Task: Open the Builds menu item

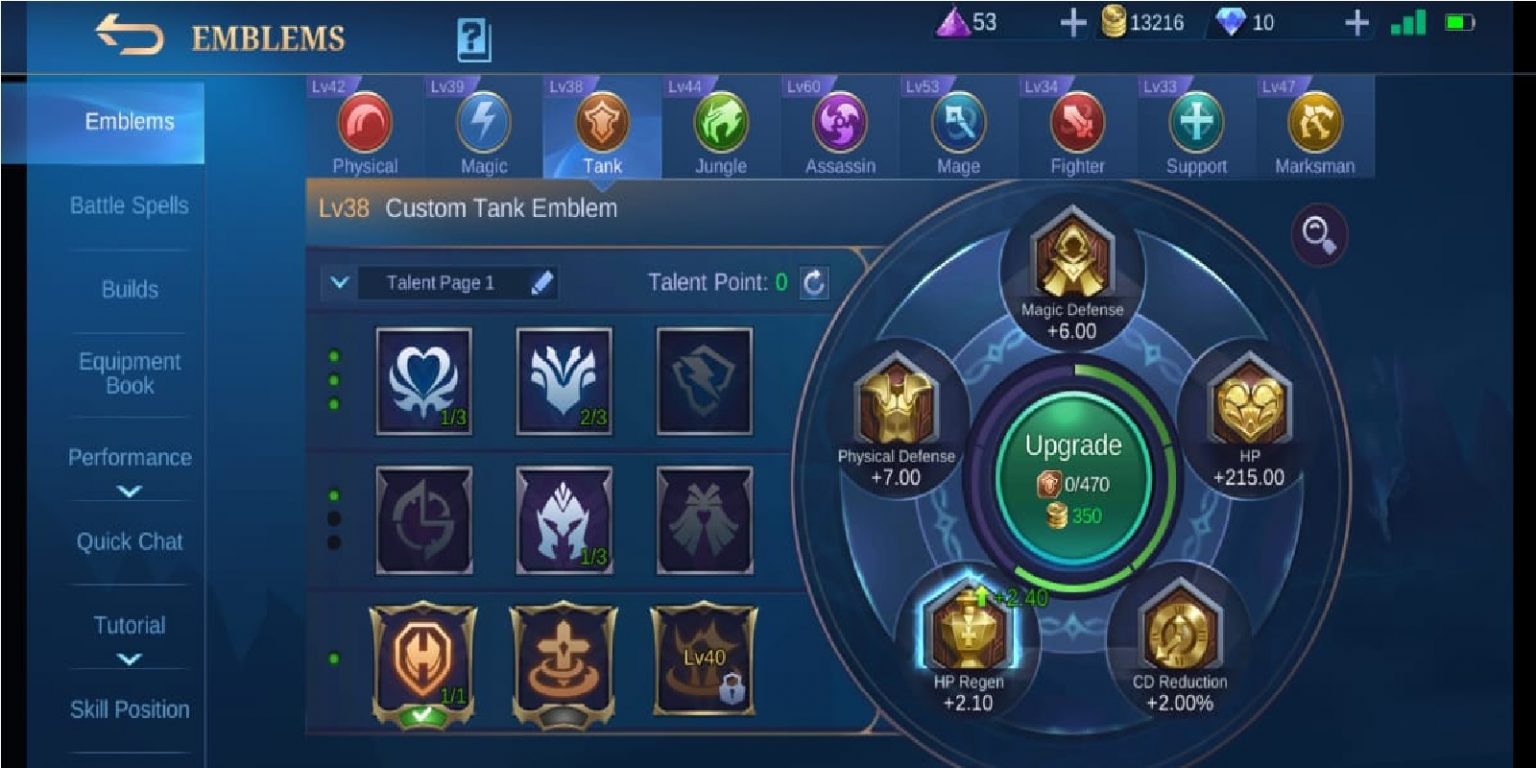Action: [x=129, y=290]
